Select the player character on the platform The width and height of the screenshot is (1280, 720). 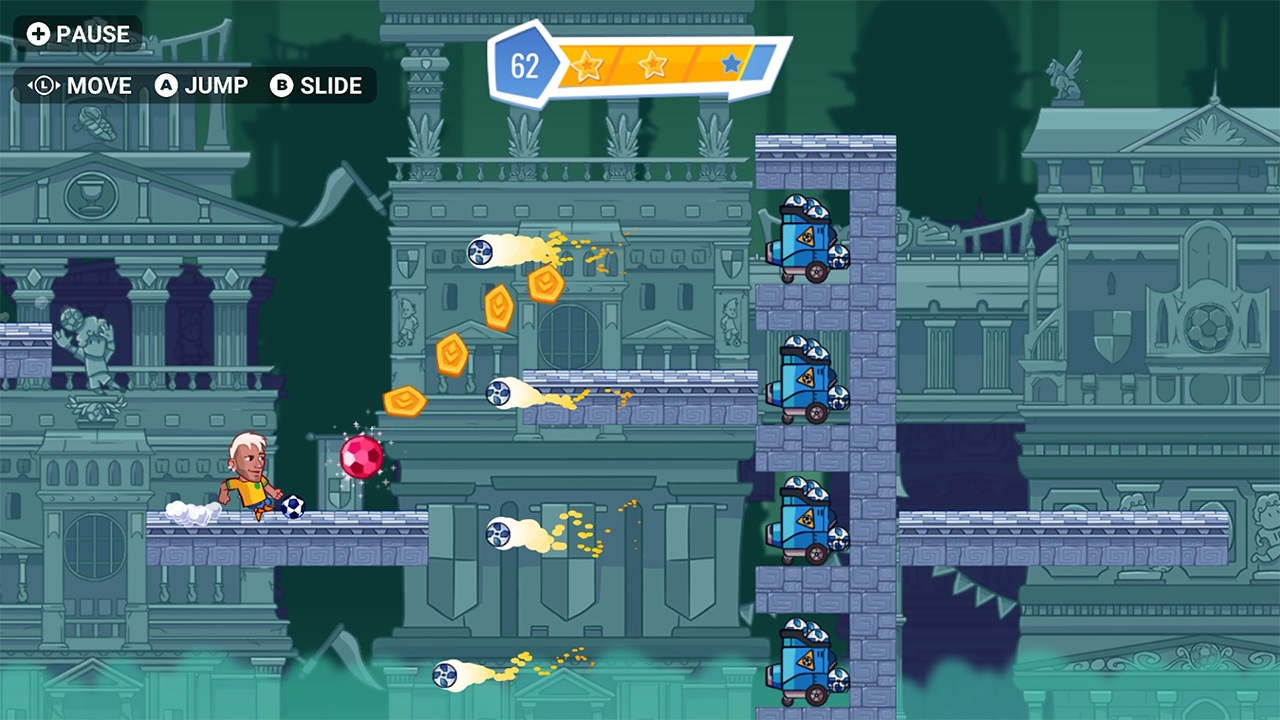pyautogui.click(x=249, y=480)
